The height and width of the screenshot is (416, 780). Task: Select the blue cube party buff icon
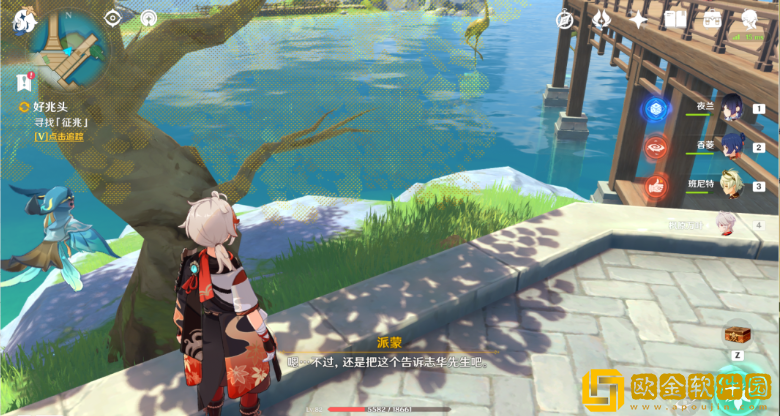pos(656,109)
